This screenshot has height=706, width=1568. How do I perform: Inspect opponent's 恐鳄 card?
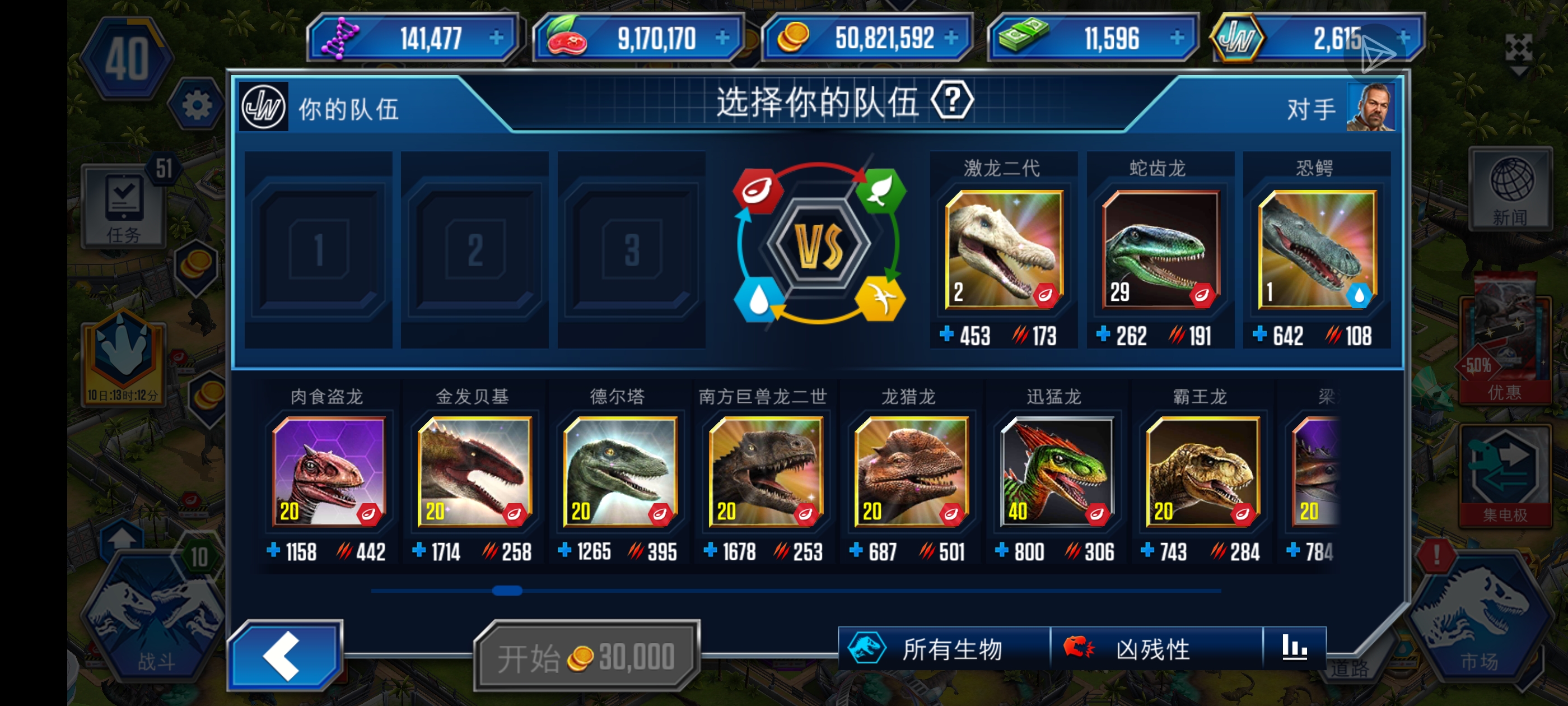[1317, 250]
